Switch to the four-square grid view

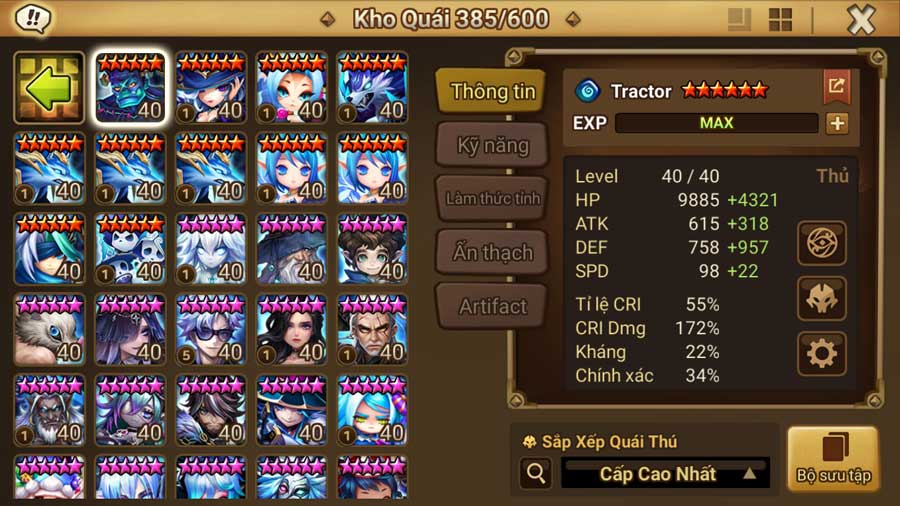coord(780,19)
